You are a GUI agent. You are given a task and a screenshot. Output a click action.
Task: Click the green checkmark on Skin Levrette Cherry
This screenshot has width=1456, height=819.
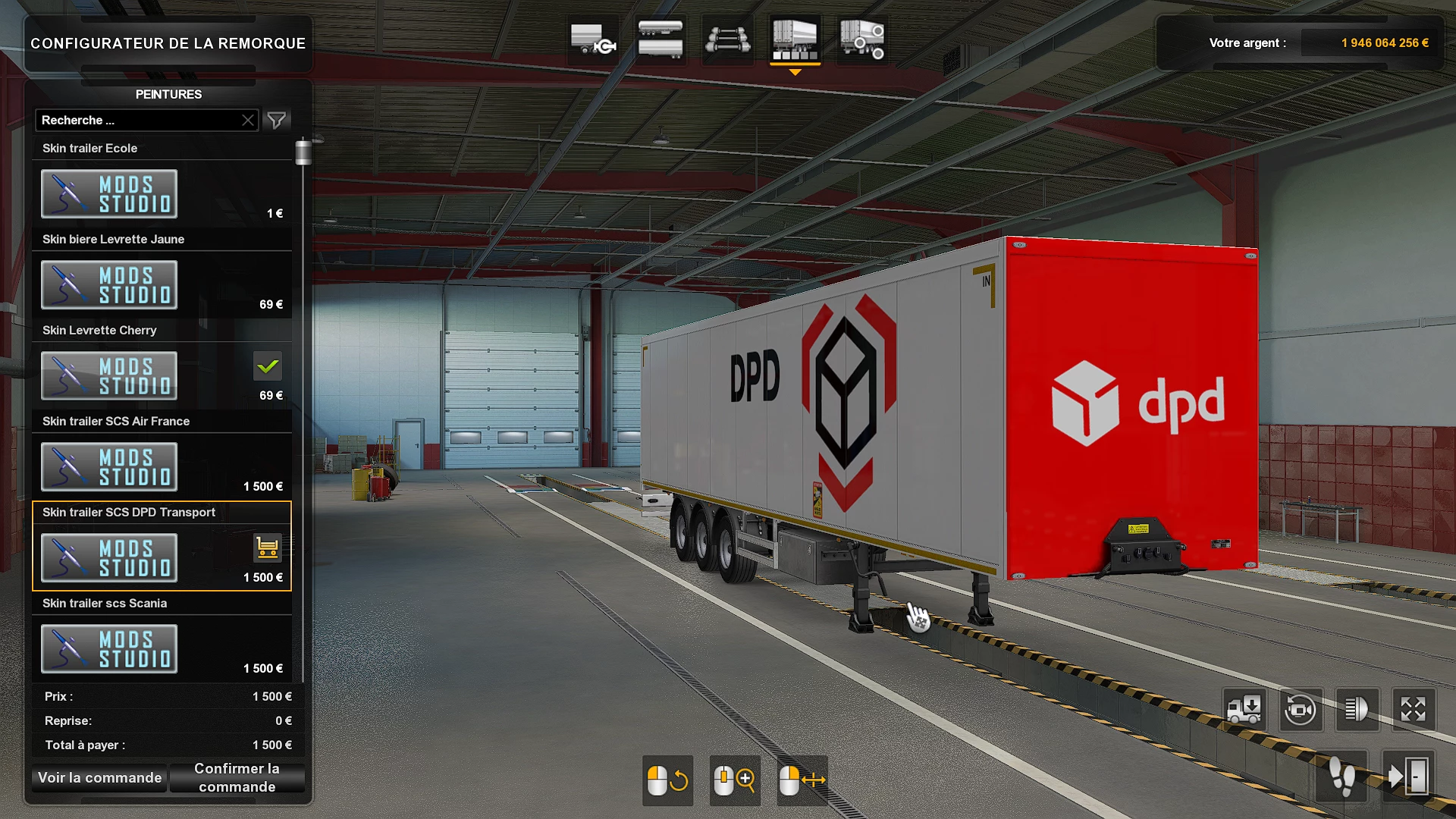(267, 366)
